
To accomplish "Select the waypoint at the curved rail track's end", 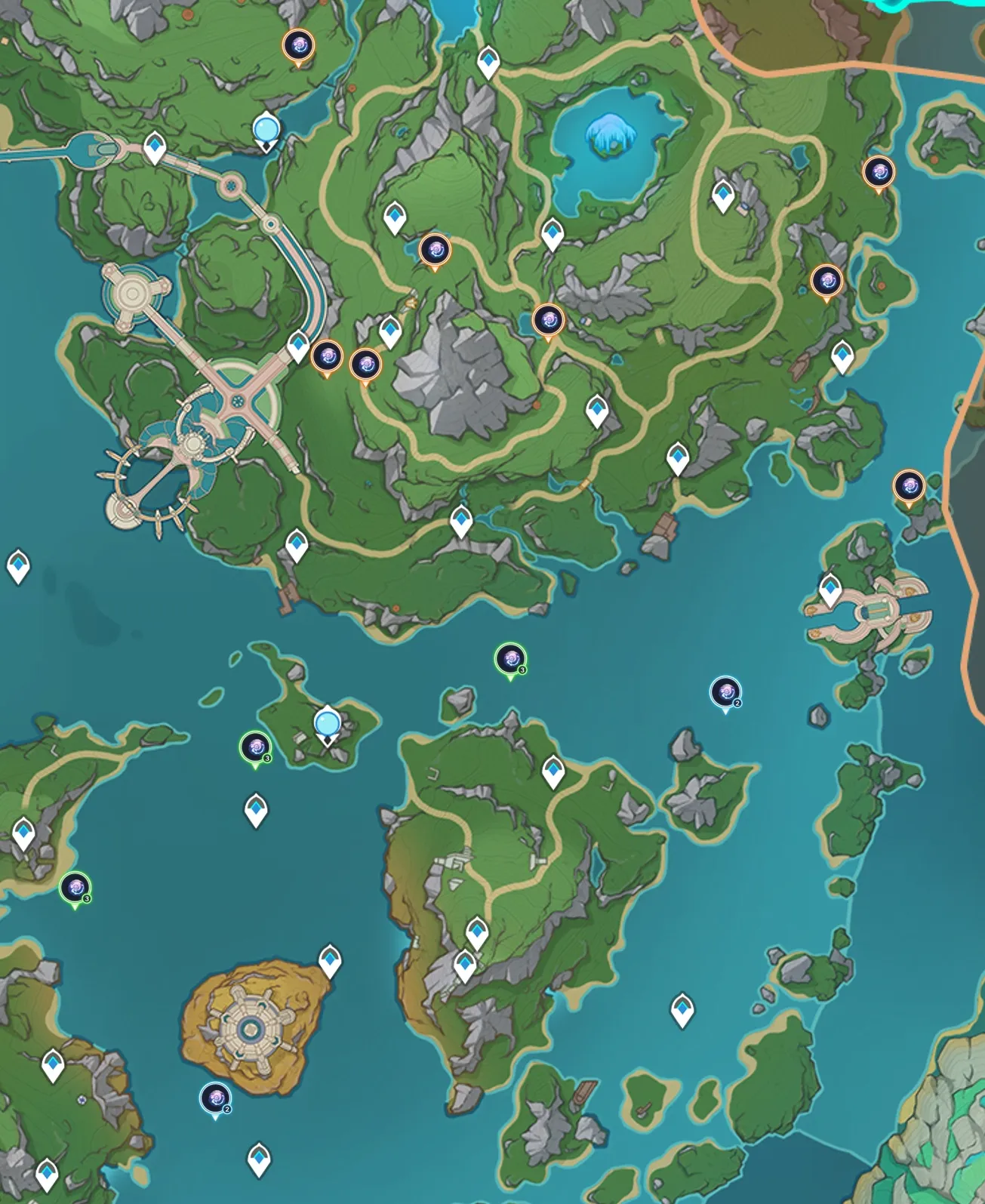I will pos(298,346).
